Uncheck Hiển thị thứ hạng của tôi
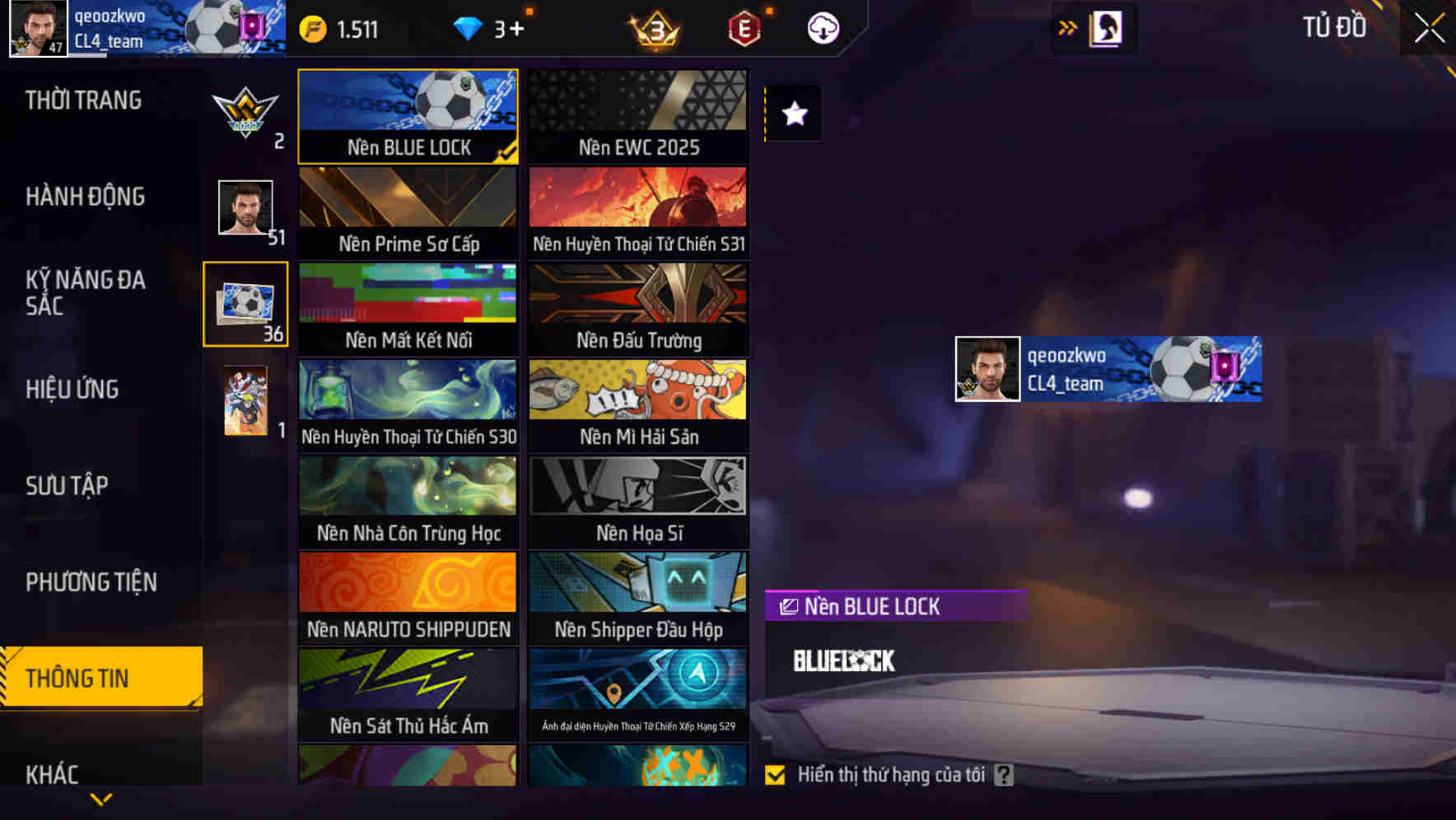1456x820 pixels. 775,775
